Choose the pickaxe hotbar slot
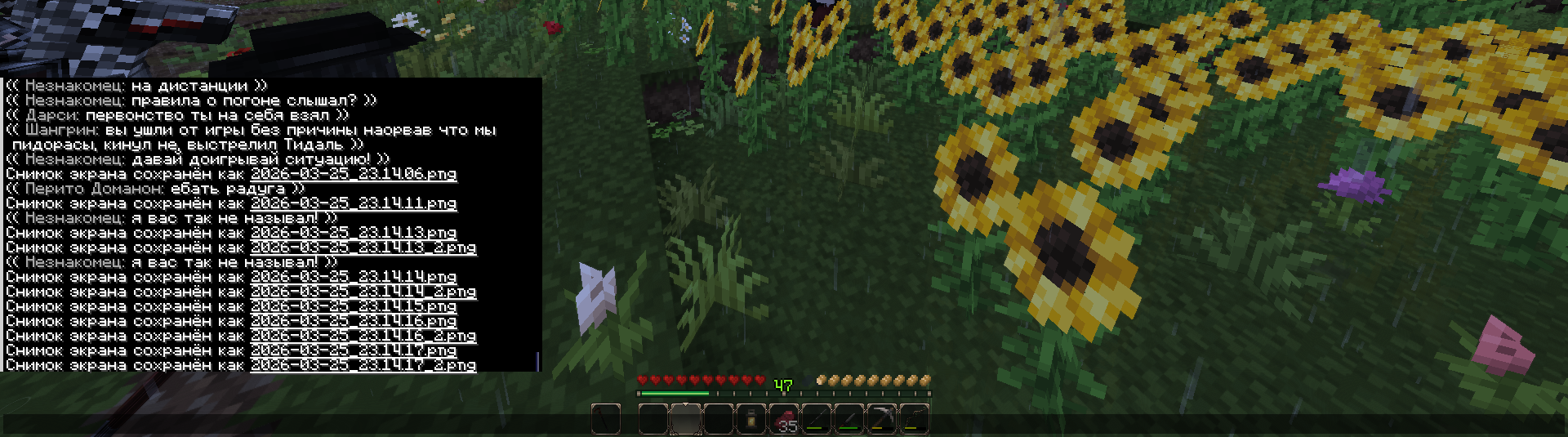This screenshot has height=437, width=1568. pos(881,419)
